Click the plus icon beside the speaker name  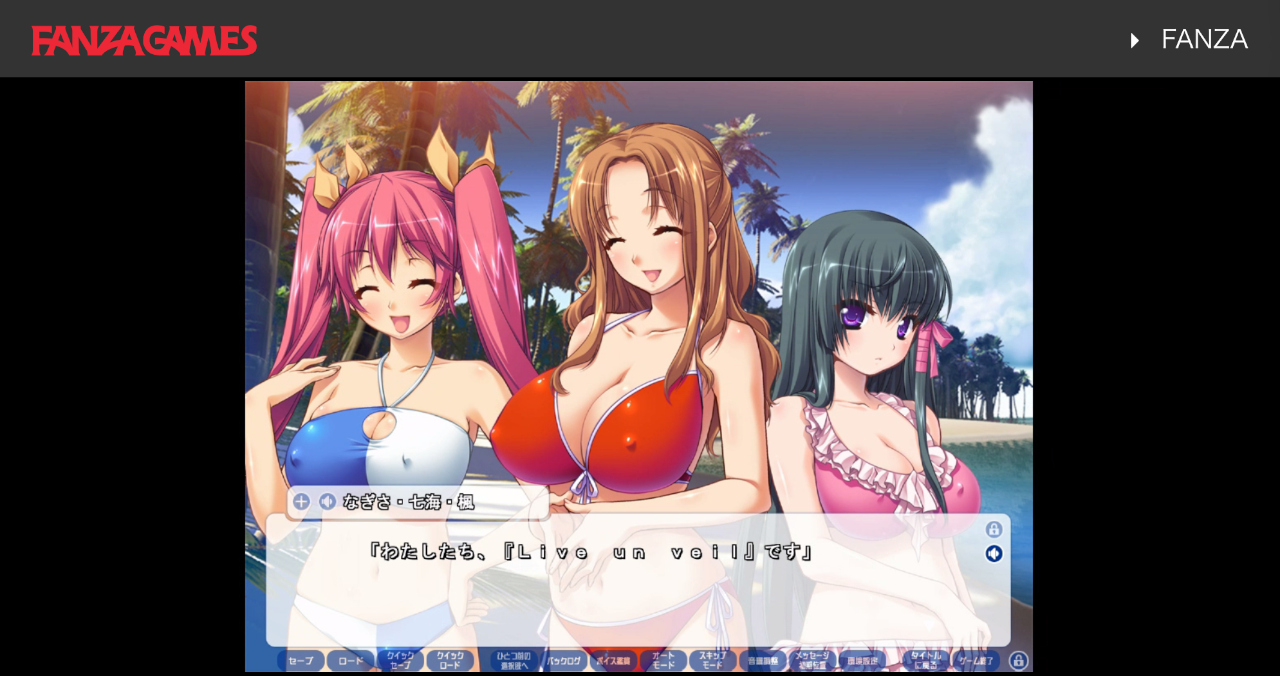click(301, 502)
